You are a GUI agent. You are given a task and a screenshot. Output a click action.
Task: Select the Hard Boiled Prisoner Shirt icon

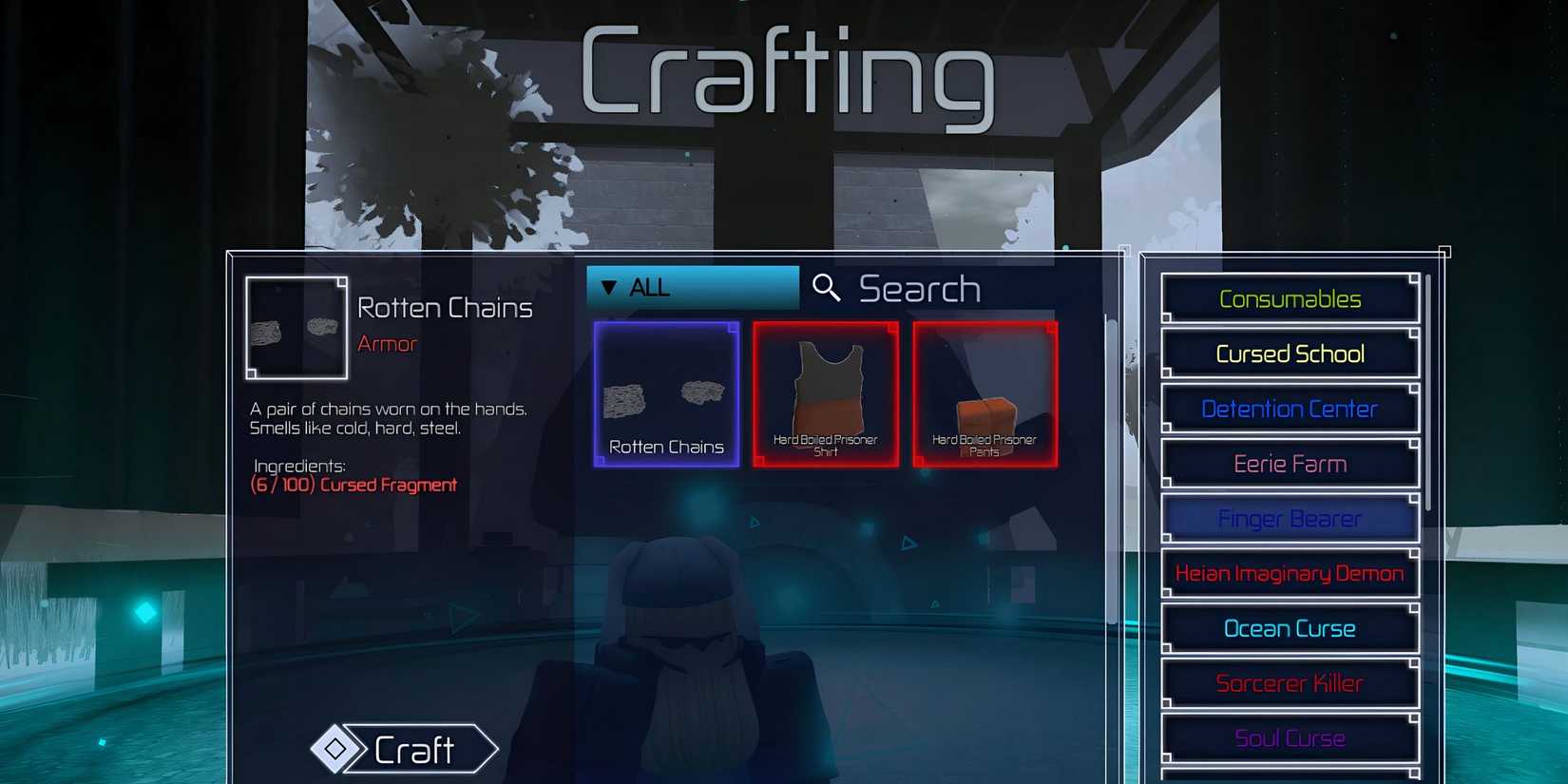[825, 392]
